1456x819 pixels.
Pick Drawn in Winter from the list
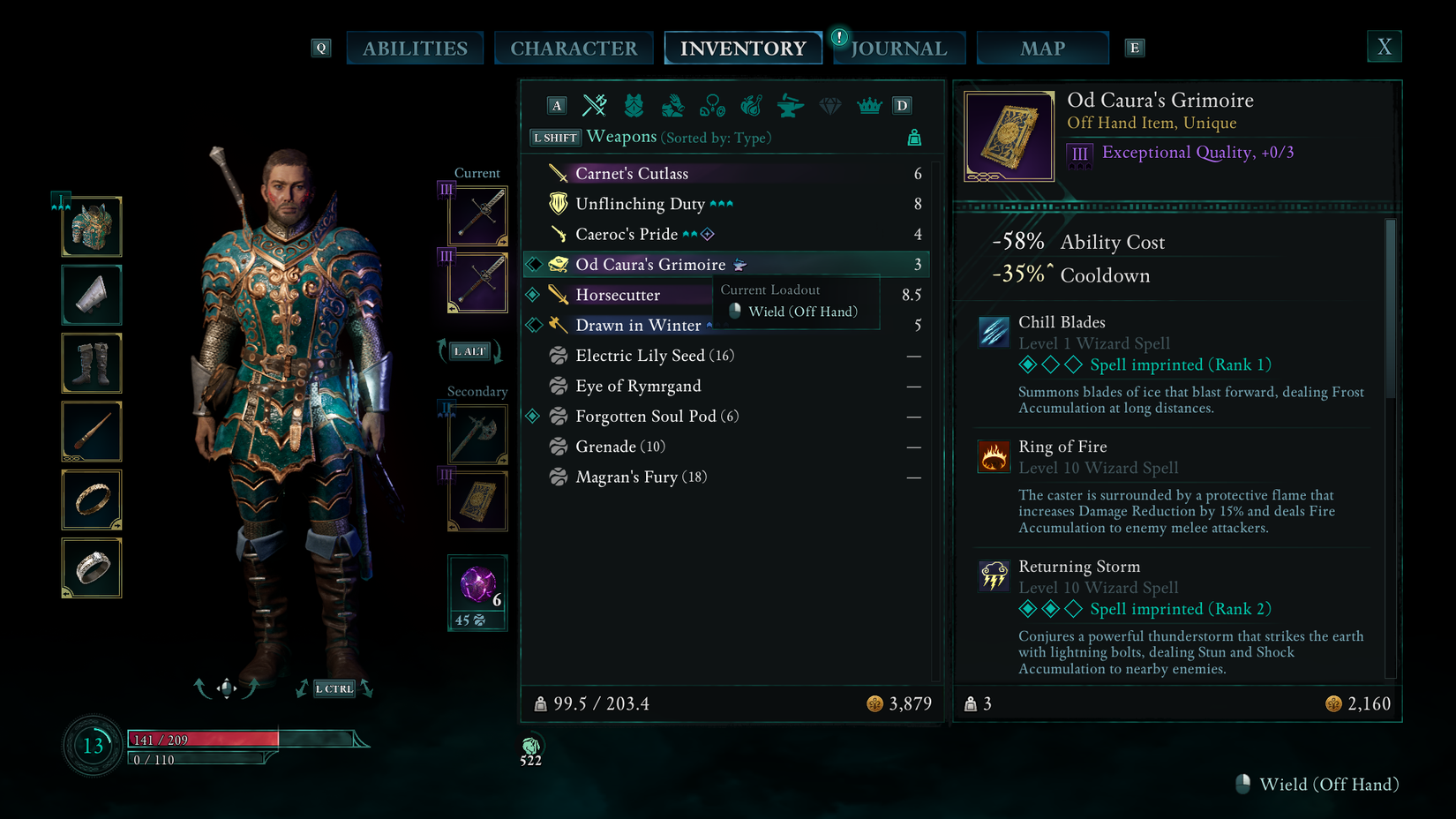[x=638, y=326]
